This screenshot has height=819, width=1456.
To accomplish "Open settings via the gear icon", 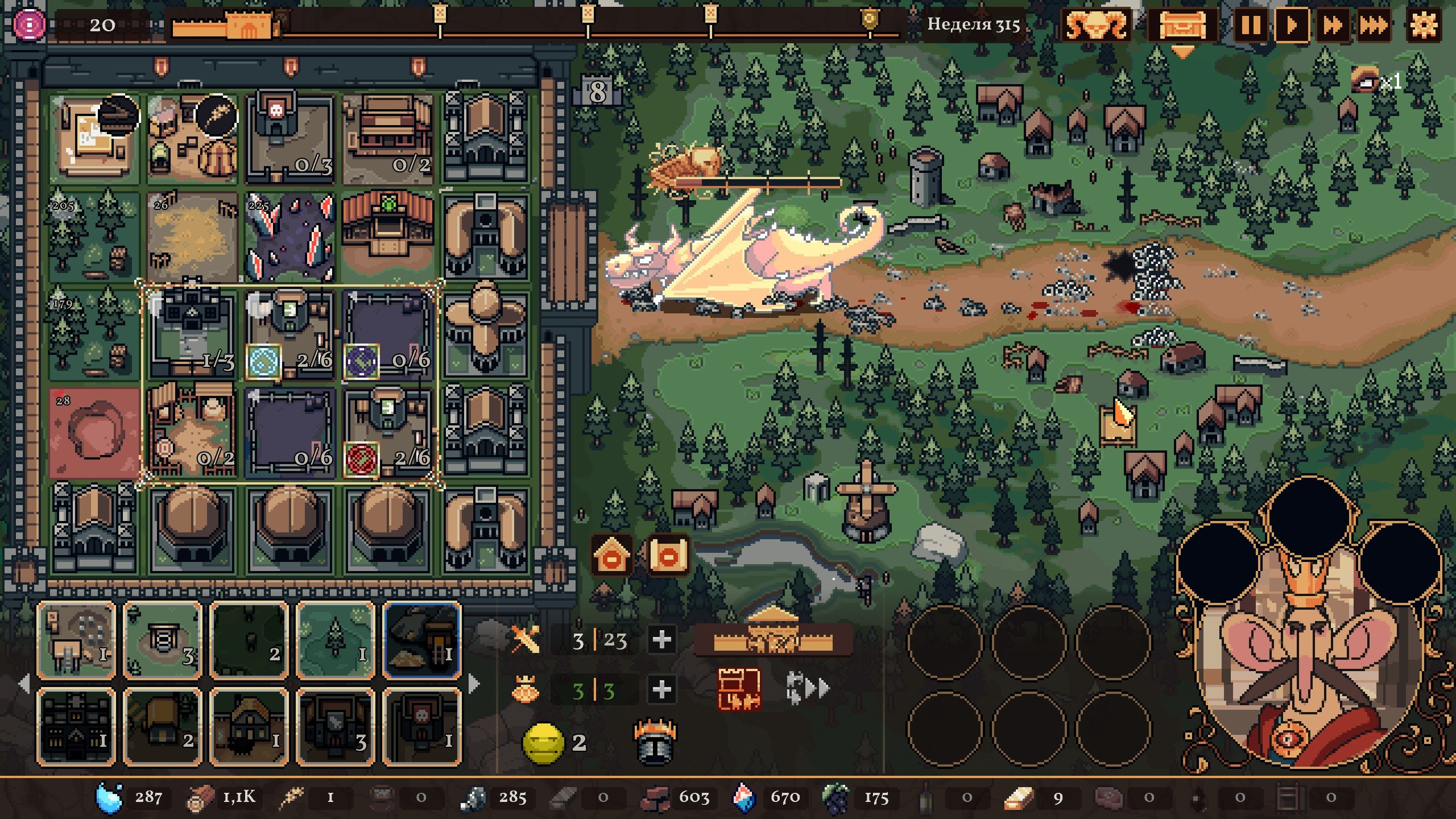I will [1424, 26].
